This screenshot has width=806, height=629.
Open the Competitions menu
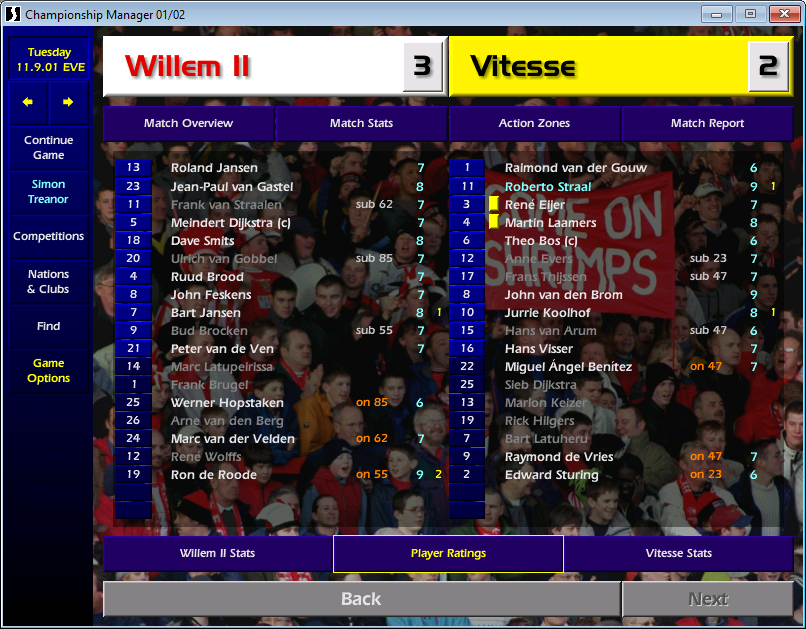click(48, 237)
